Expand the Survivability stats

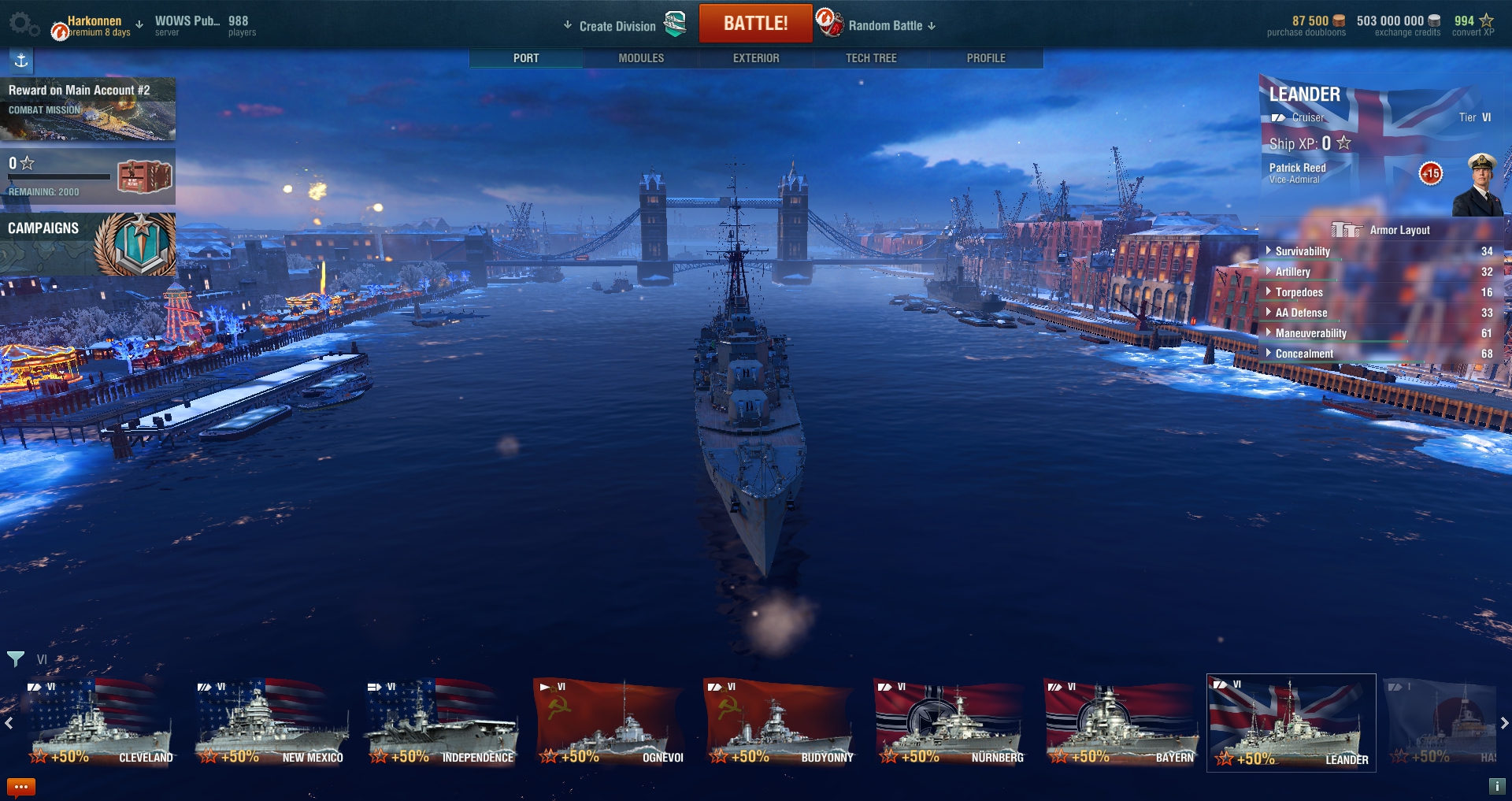pos(1302,251)
